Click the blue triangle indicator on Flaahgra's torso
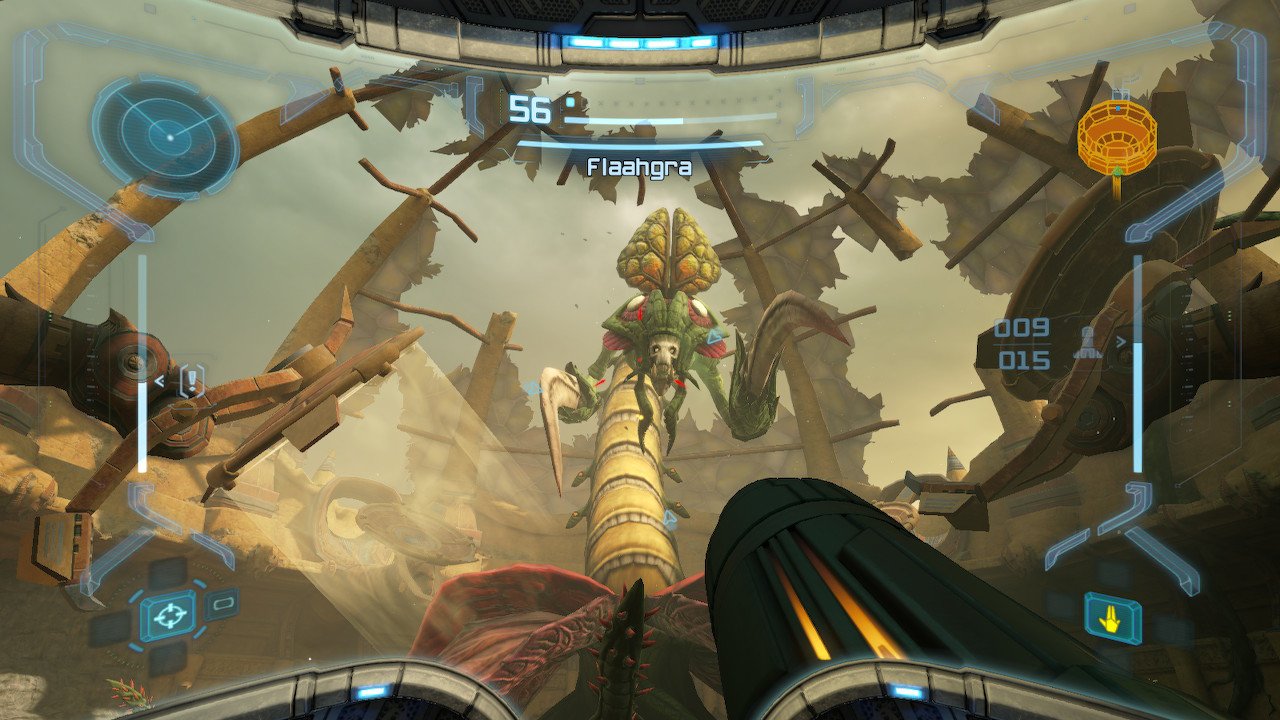The image size is (1280, 720). coord(713,336)
